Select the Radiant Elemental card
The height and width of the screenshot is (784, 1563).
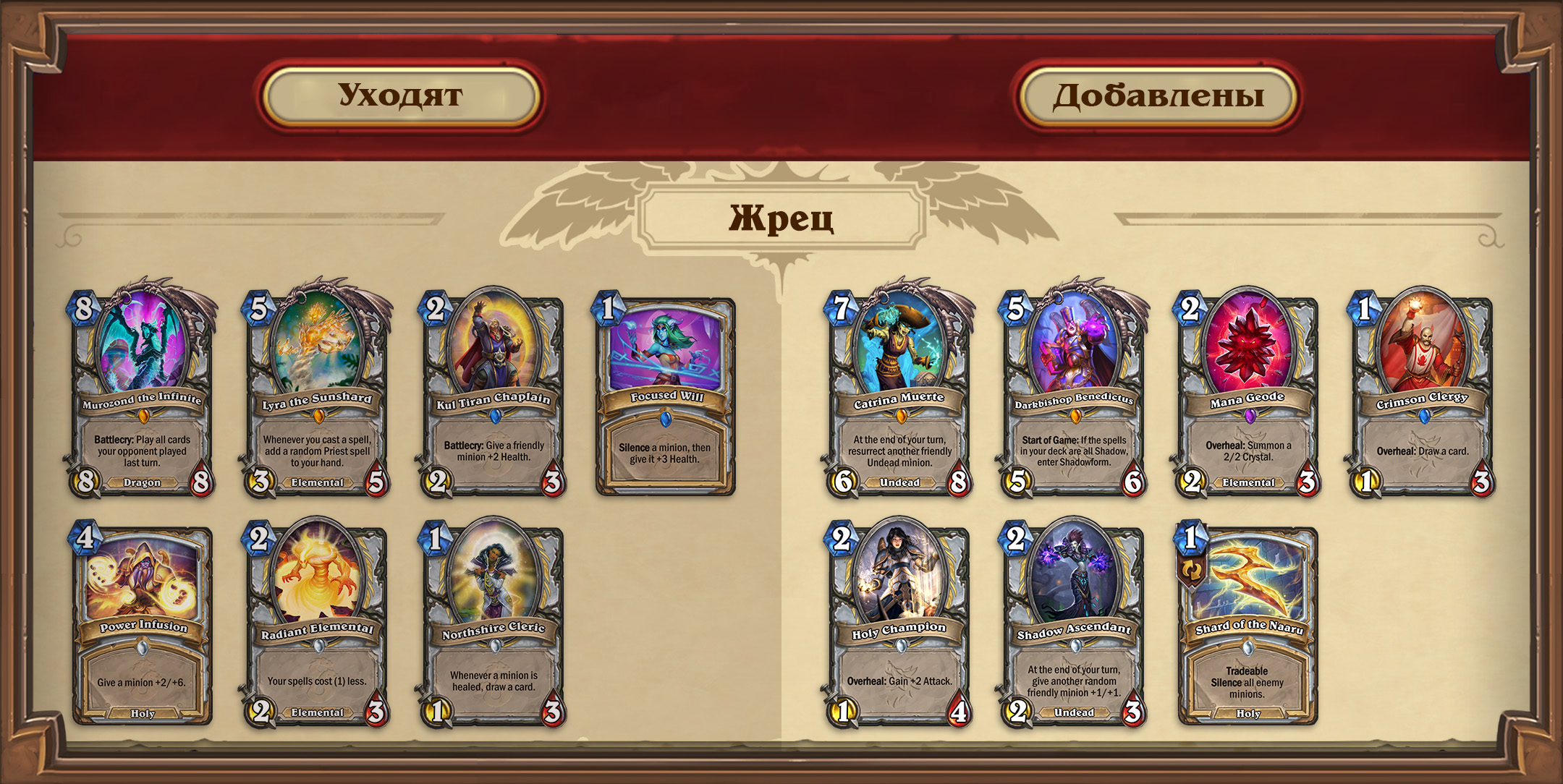317,623
